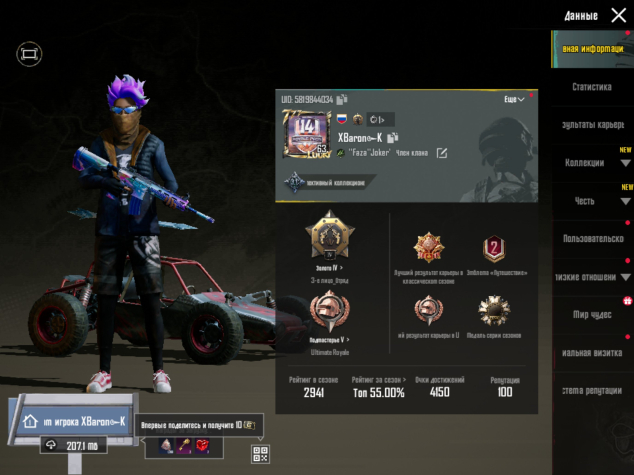The height and width of the screenshot is (475, 634).
Task: Visit the home of player XBaron-K
Action: pyautogui.click(x=72, y=422)
